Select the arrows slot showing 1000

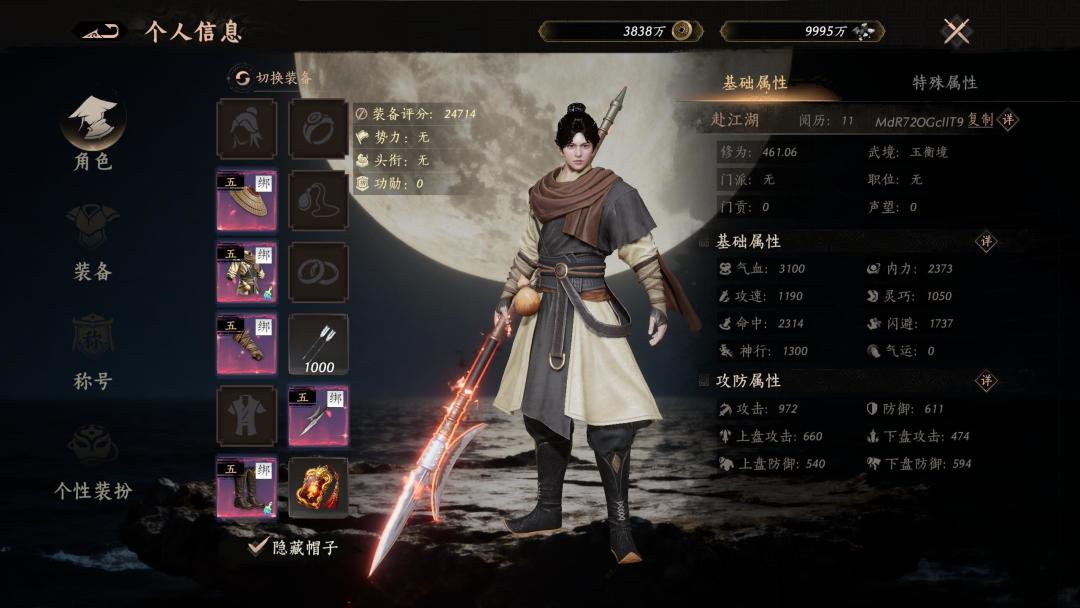tap(319, 344)
